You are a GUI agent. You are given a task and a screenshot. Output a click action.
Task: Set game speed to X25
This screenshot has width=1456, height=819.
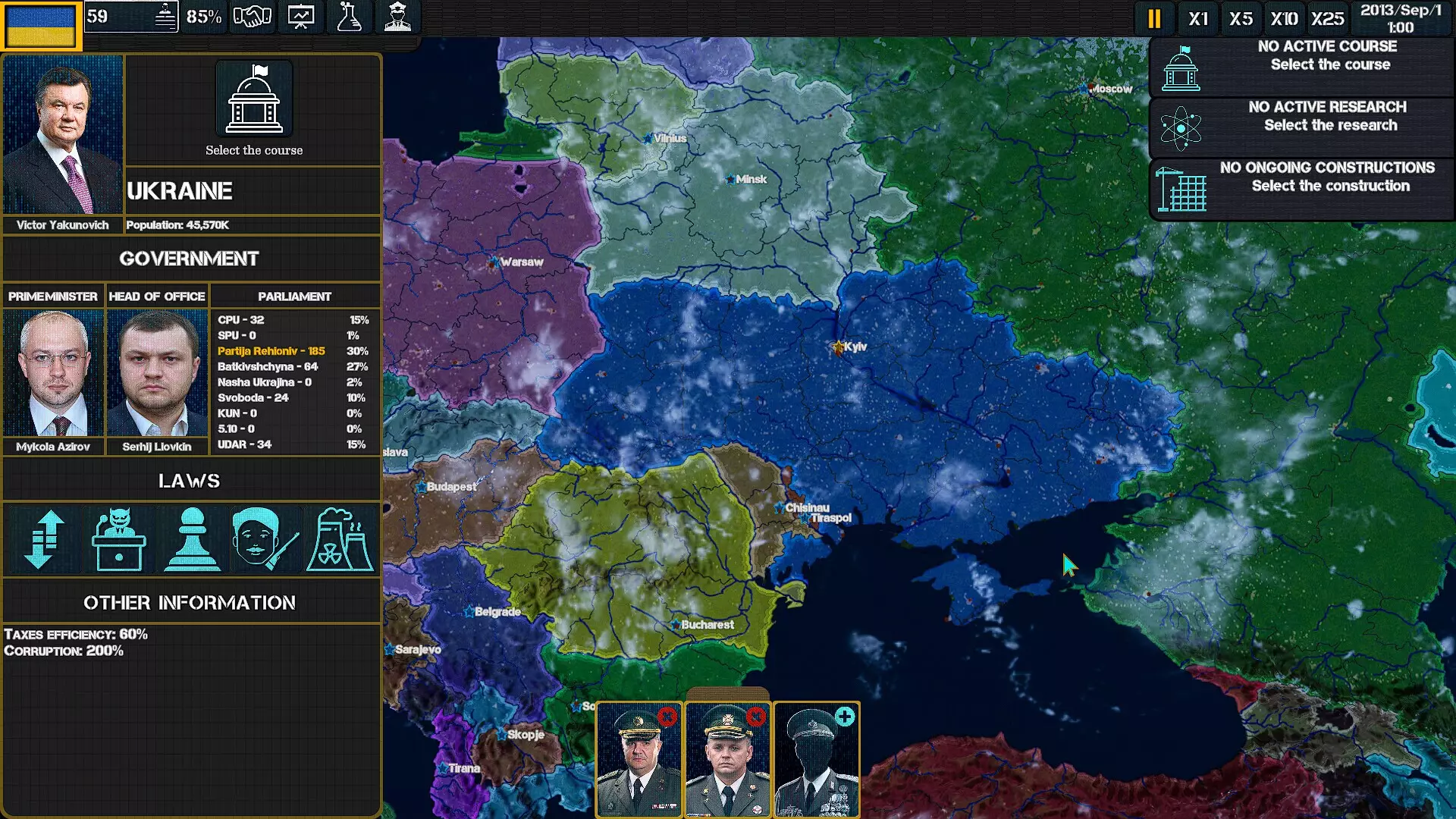click(1326, 18)
